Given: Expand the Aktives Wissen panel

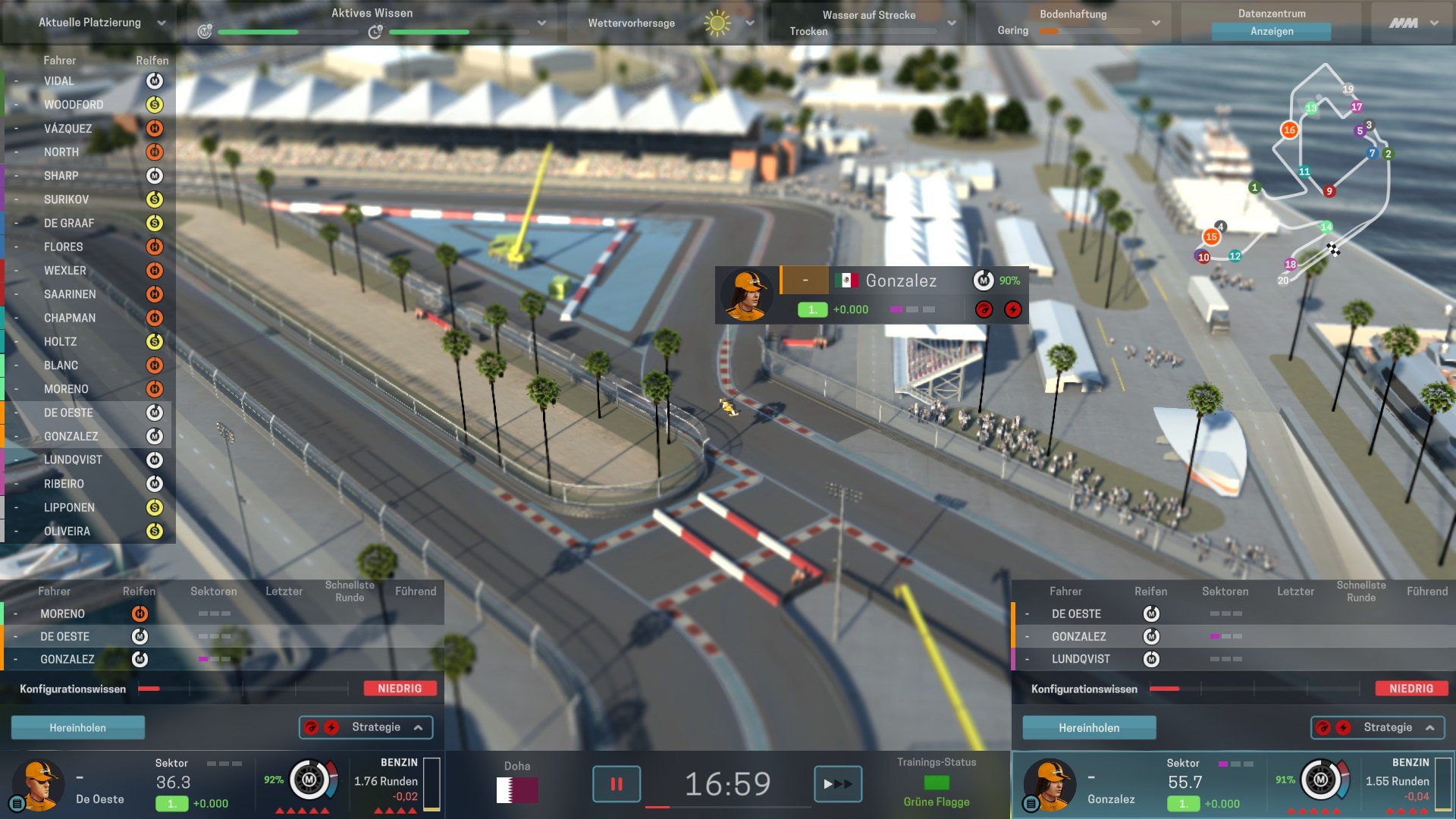Looking at the screenshot, I should pos(541,24).
